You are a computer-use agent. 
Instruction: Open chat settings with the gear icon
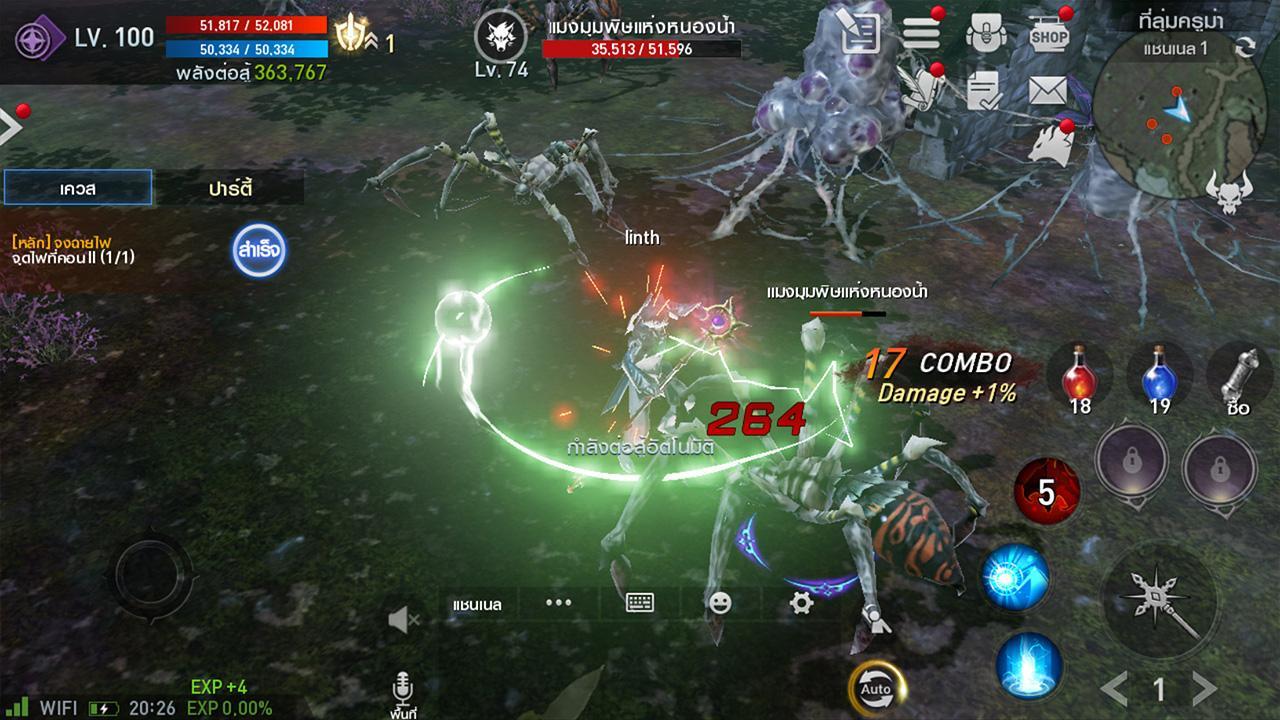click(800, 603)
